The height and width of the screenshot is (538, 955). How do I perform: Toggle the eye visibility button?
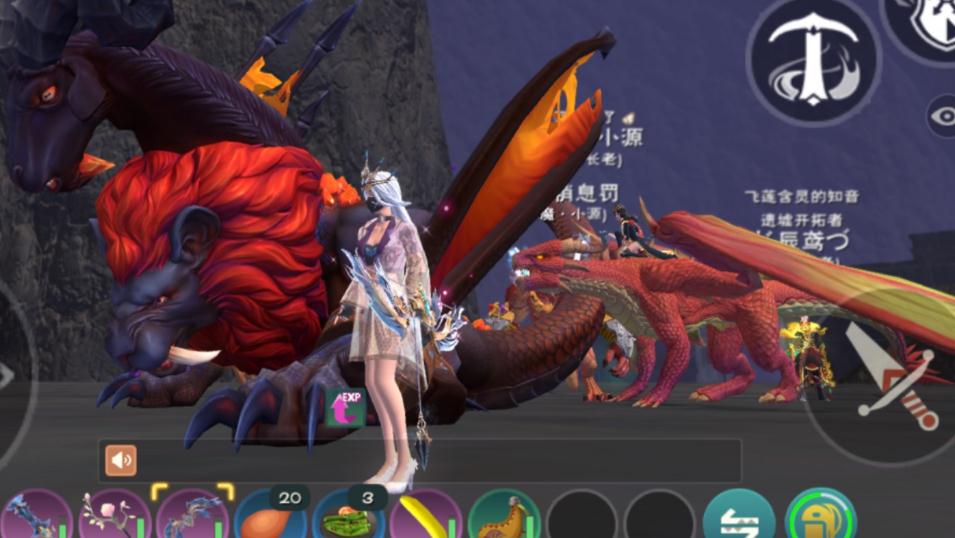click(x=942, y=117)
